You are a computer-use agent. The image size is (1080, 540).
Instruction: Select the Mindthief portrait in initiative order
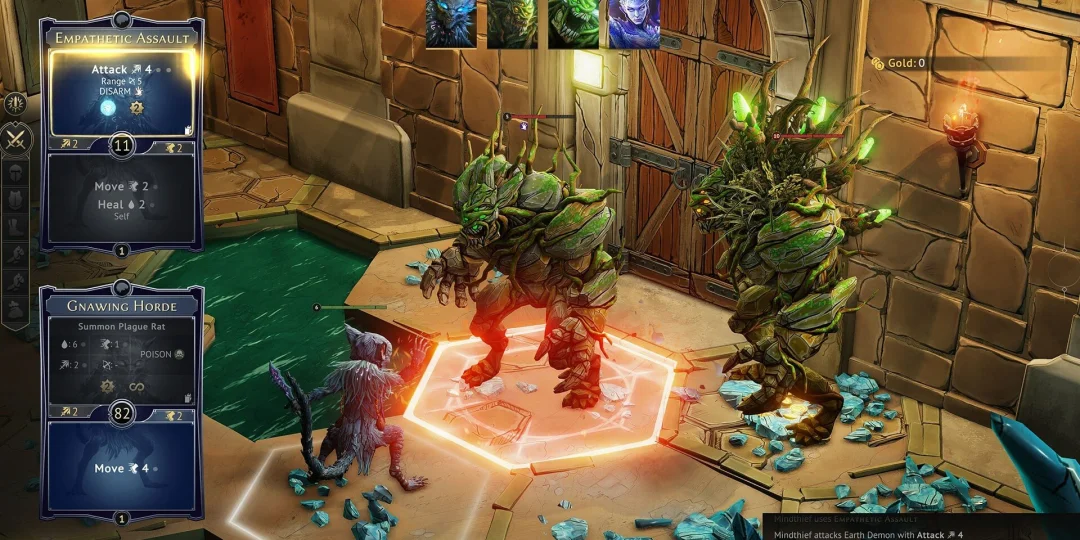coord(451,23)
